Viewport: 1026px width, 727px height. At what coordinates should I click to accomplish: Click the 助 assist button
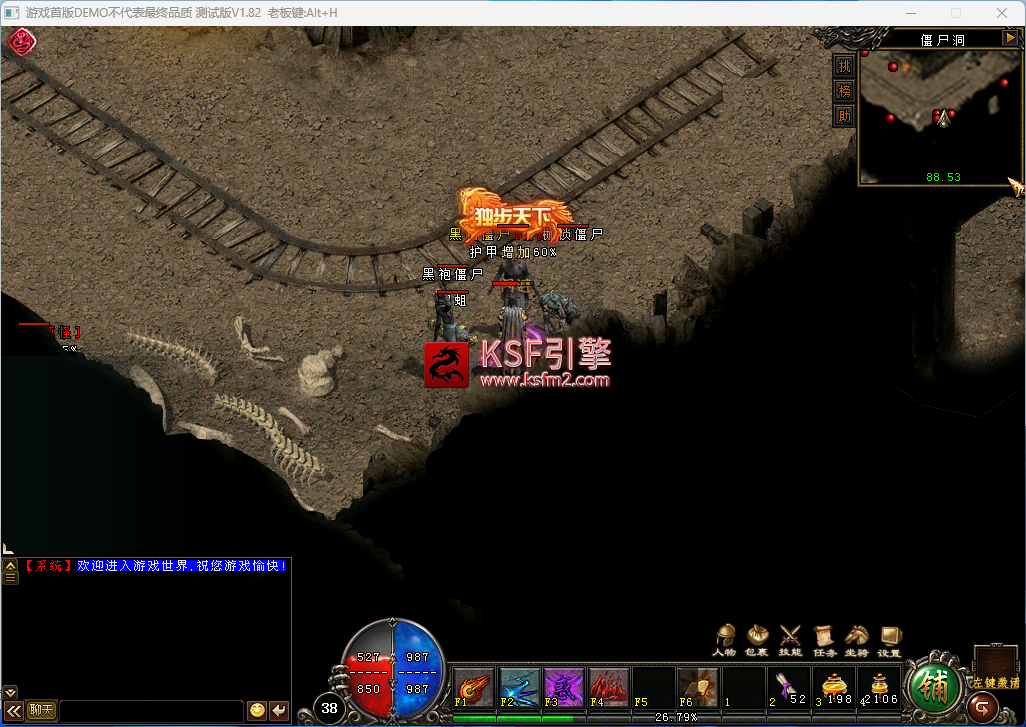845,115
